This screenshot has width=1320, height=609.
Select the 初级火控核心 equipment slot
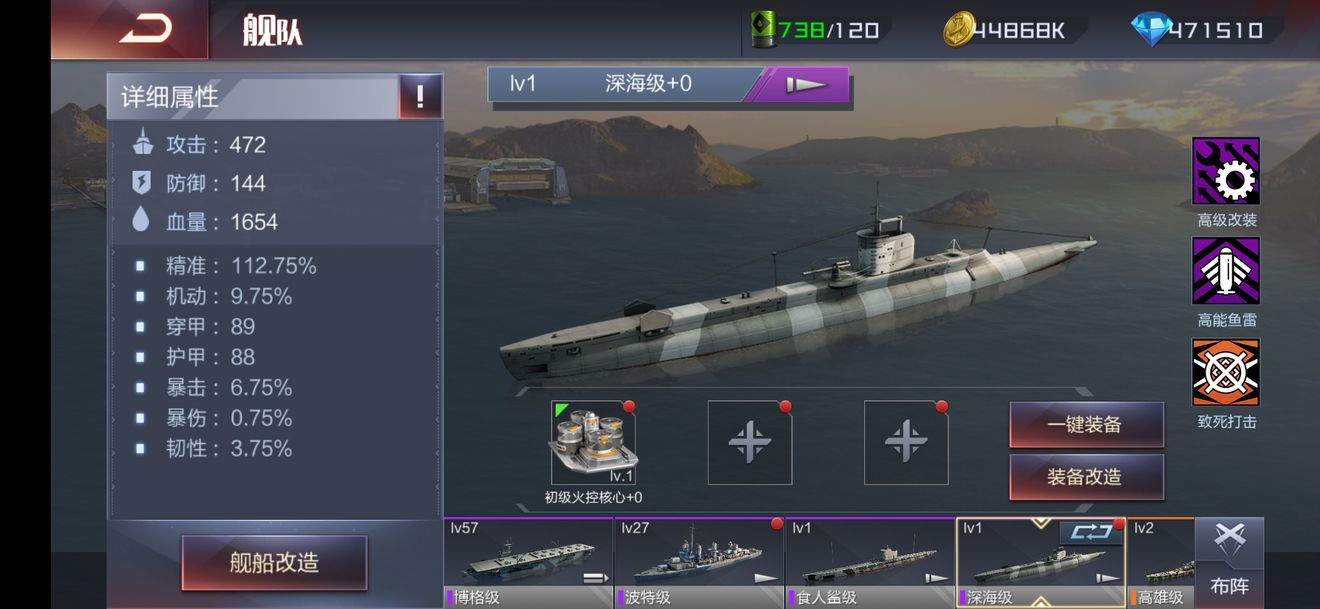(x=593, y=443)
